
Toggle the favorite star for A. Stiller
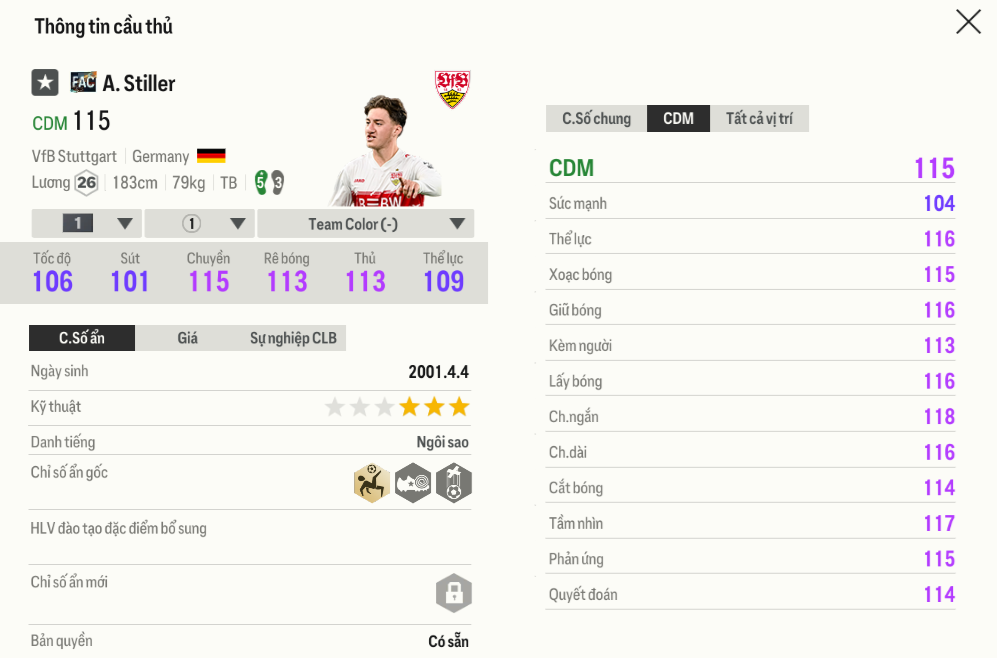pos(45,83)
